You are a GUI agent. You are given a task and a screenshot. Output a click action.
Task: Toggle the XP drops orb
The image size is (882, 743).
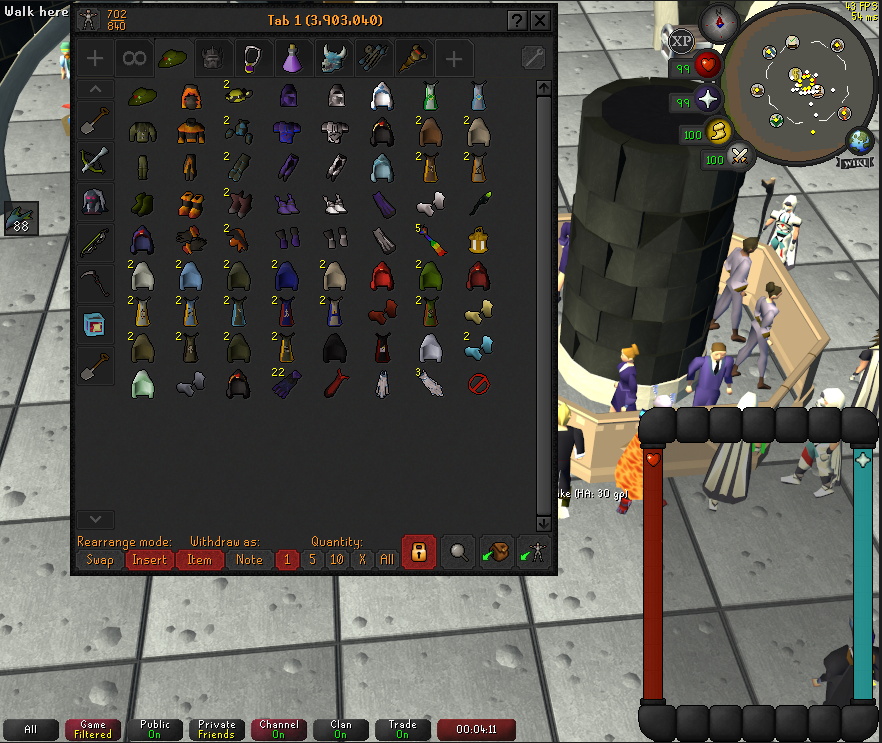[681, 41]
